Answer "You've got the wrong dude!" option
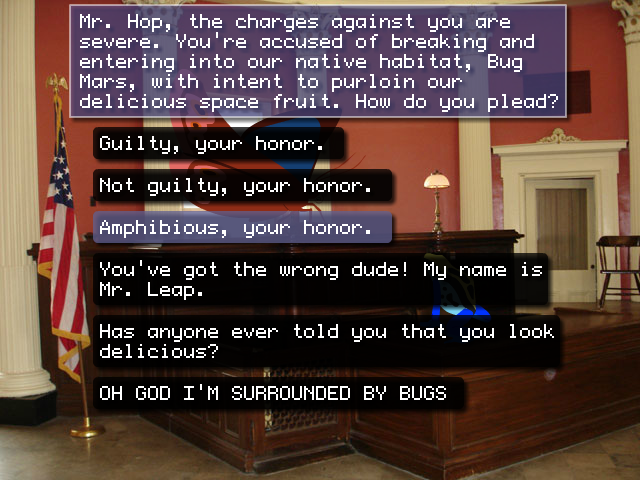The image size is (640, 480). coord(320,281)
